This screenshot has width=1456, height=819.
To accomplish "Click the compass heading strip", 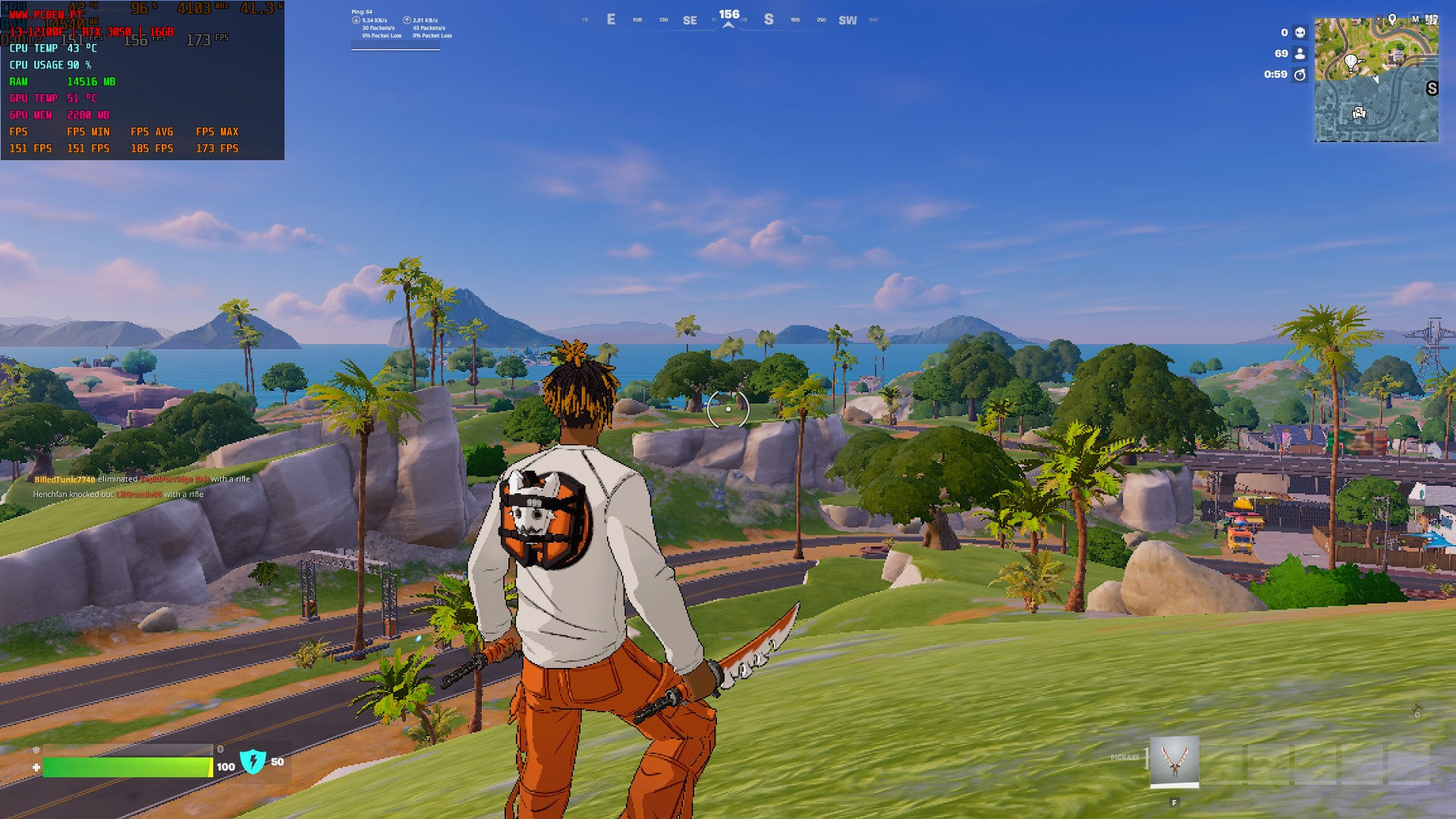I will tap(728, 20).
